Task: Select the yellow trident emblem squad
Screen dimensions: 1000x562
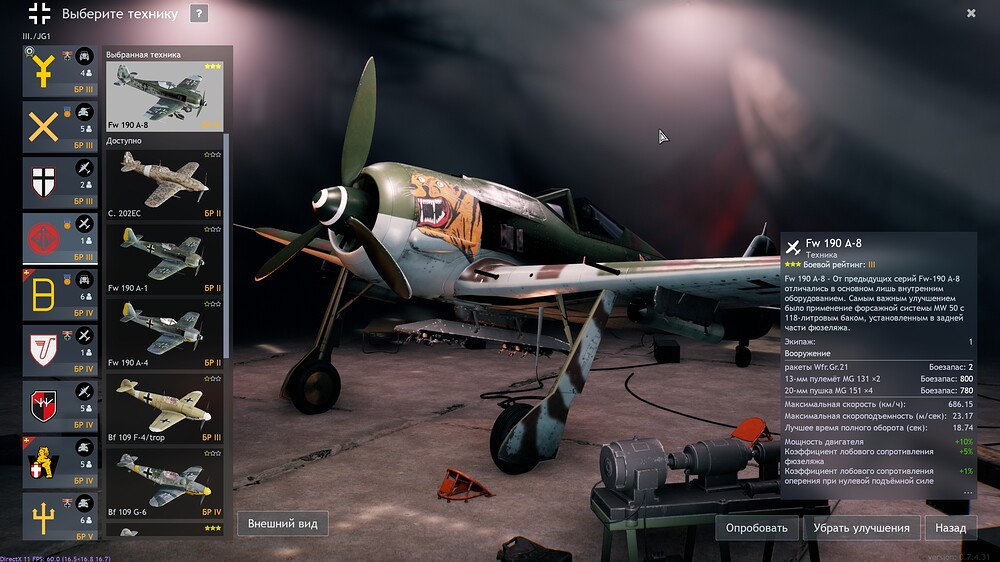Action: (x=61, y=517)
